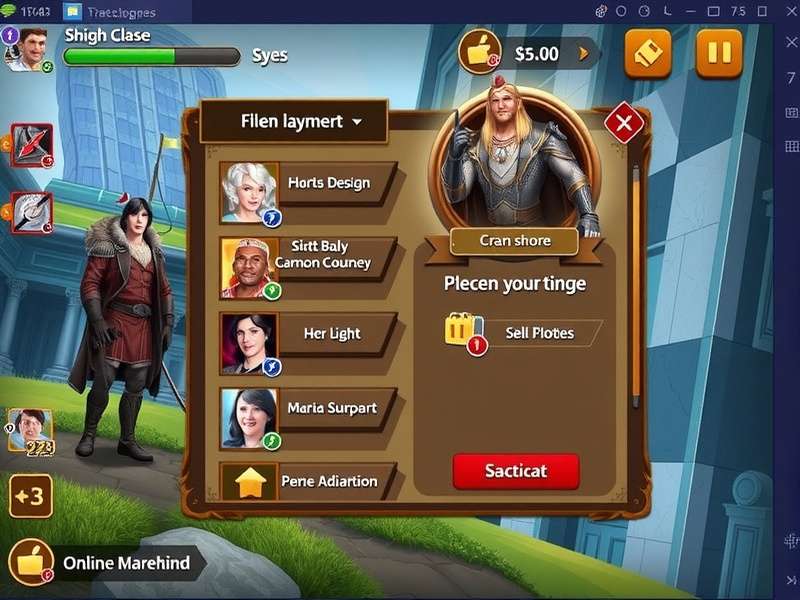Pause the game with the orange pause button
Viewport: 800px width, 600px height.
coord(718,53)
